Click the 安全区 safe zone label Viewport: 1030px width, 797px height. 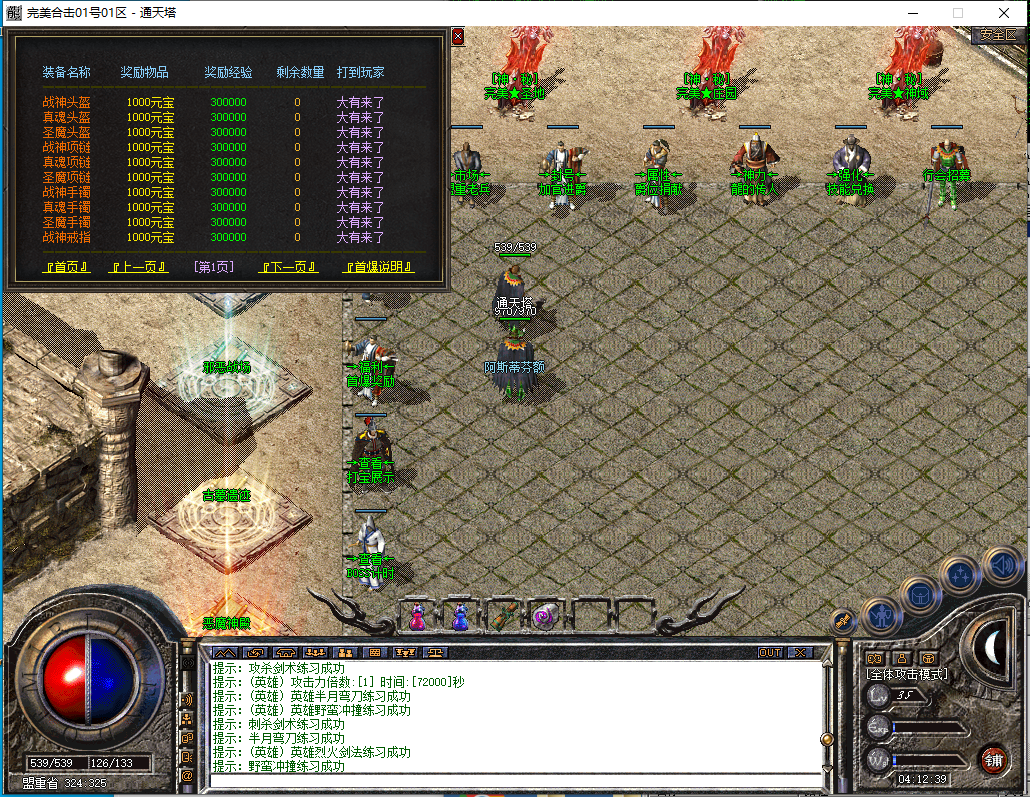997,35
